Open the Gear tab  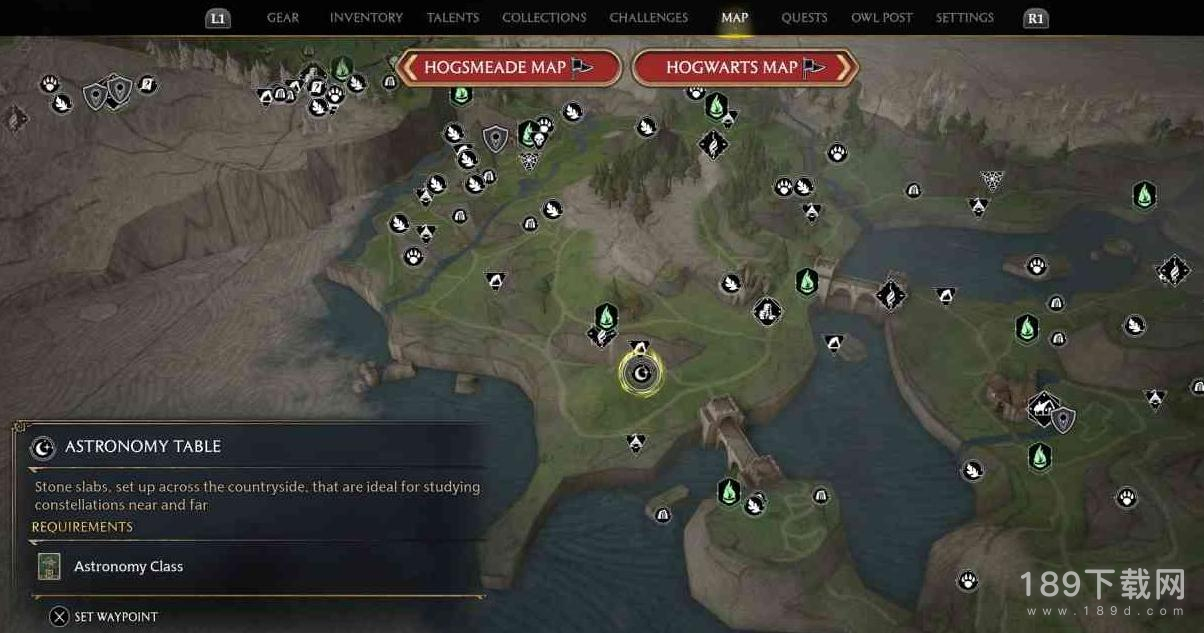(283, 18)
